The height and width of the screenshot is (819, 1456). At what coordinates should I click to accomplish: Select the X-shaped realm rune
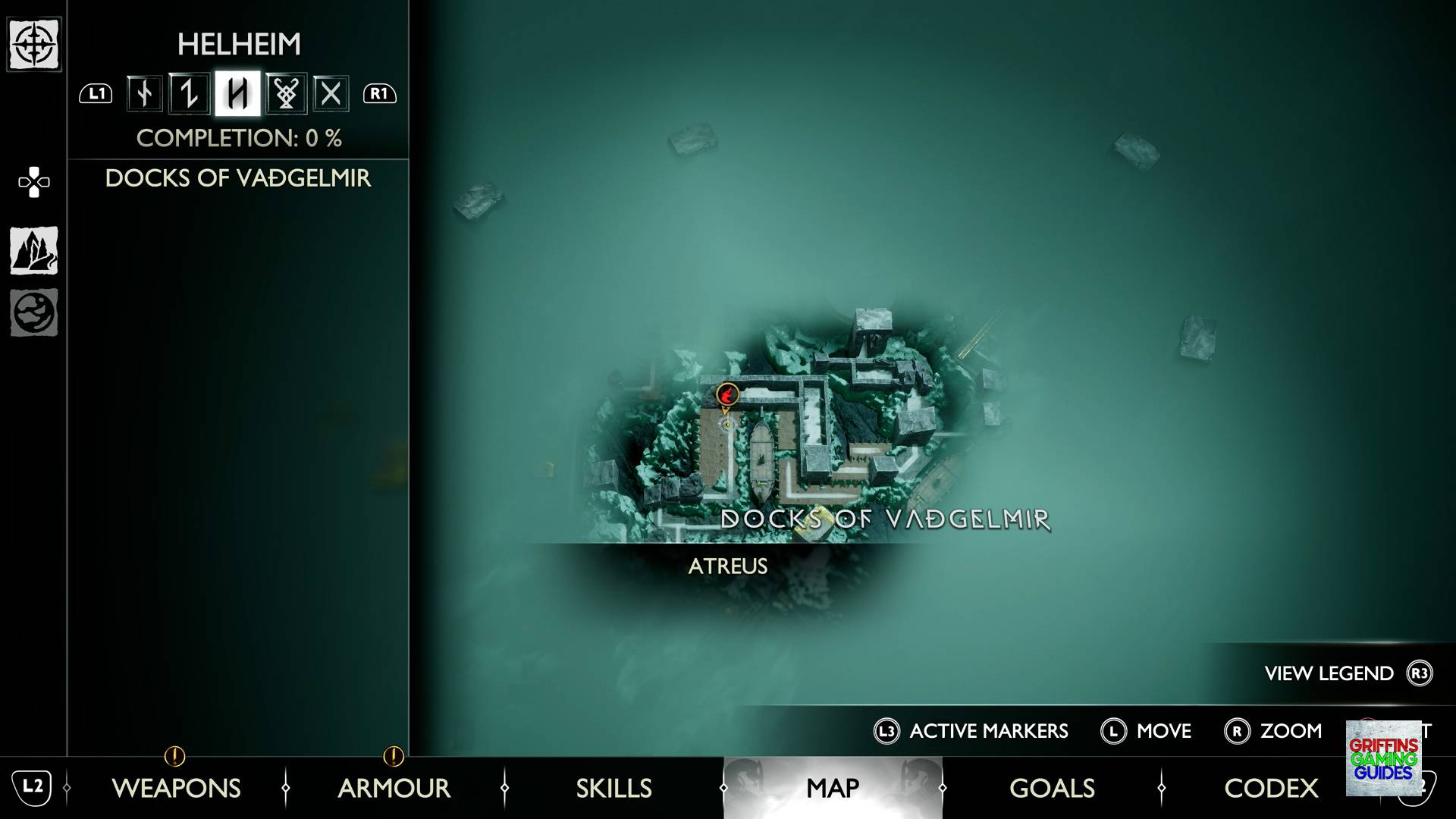pyautogui.click(x=331, y=94)
